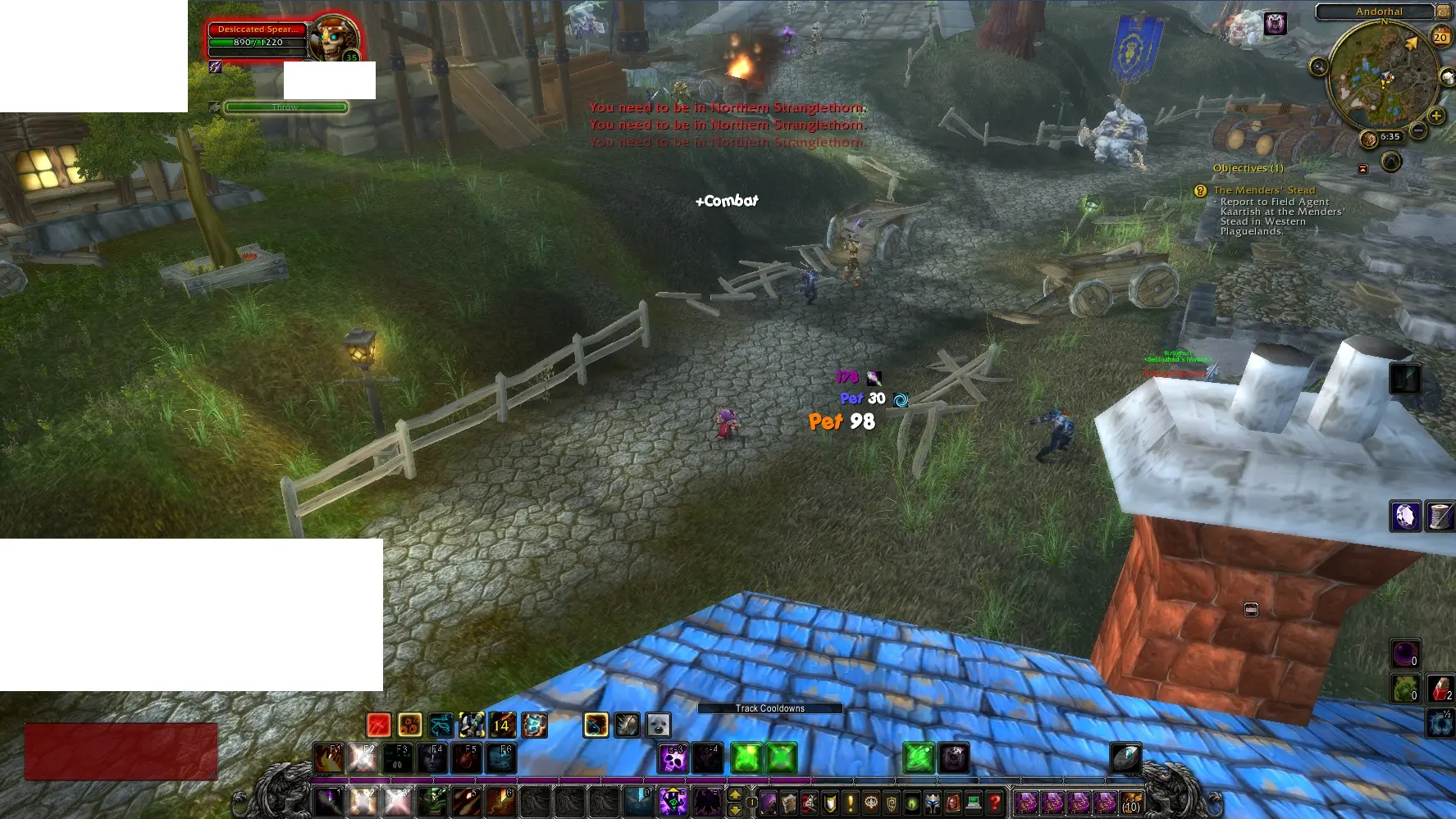
Task: Open the computer monitor game menu button
Action: 974,803
